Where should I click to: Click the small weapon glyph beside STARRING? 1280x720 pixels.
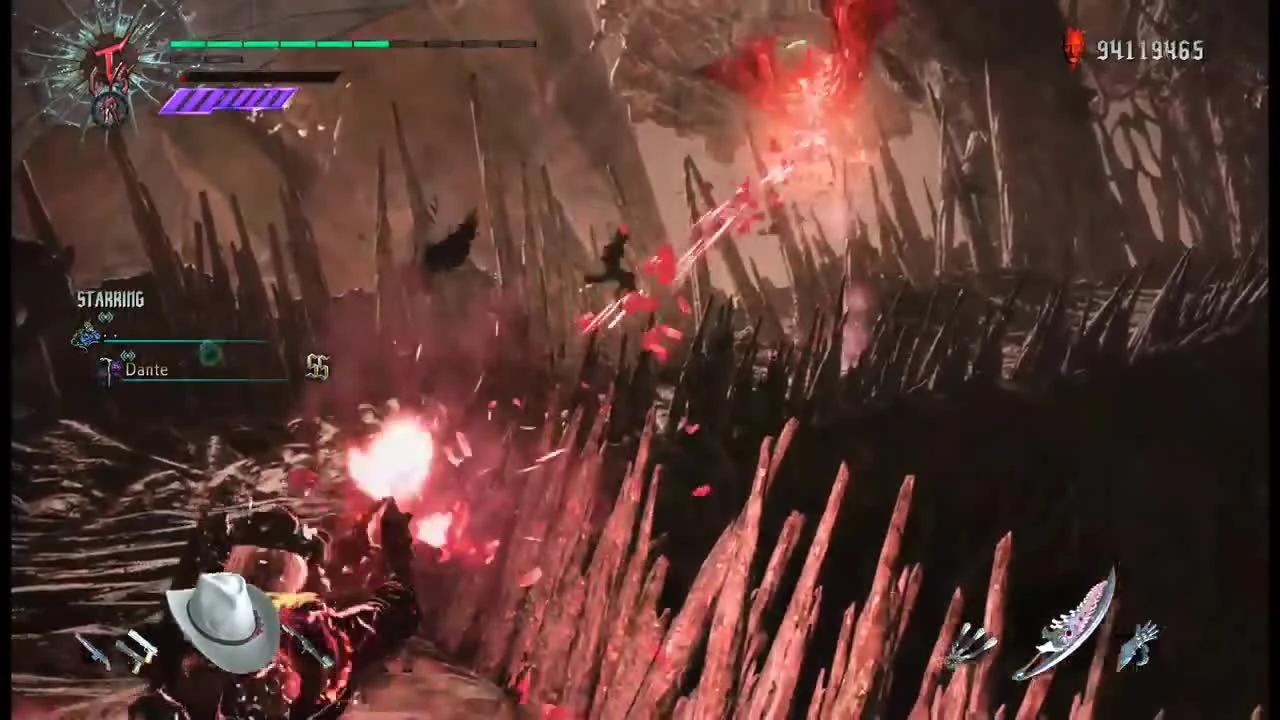[x=105, y=318]
